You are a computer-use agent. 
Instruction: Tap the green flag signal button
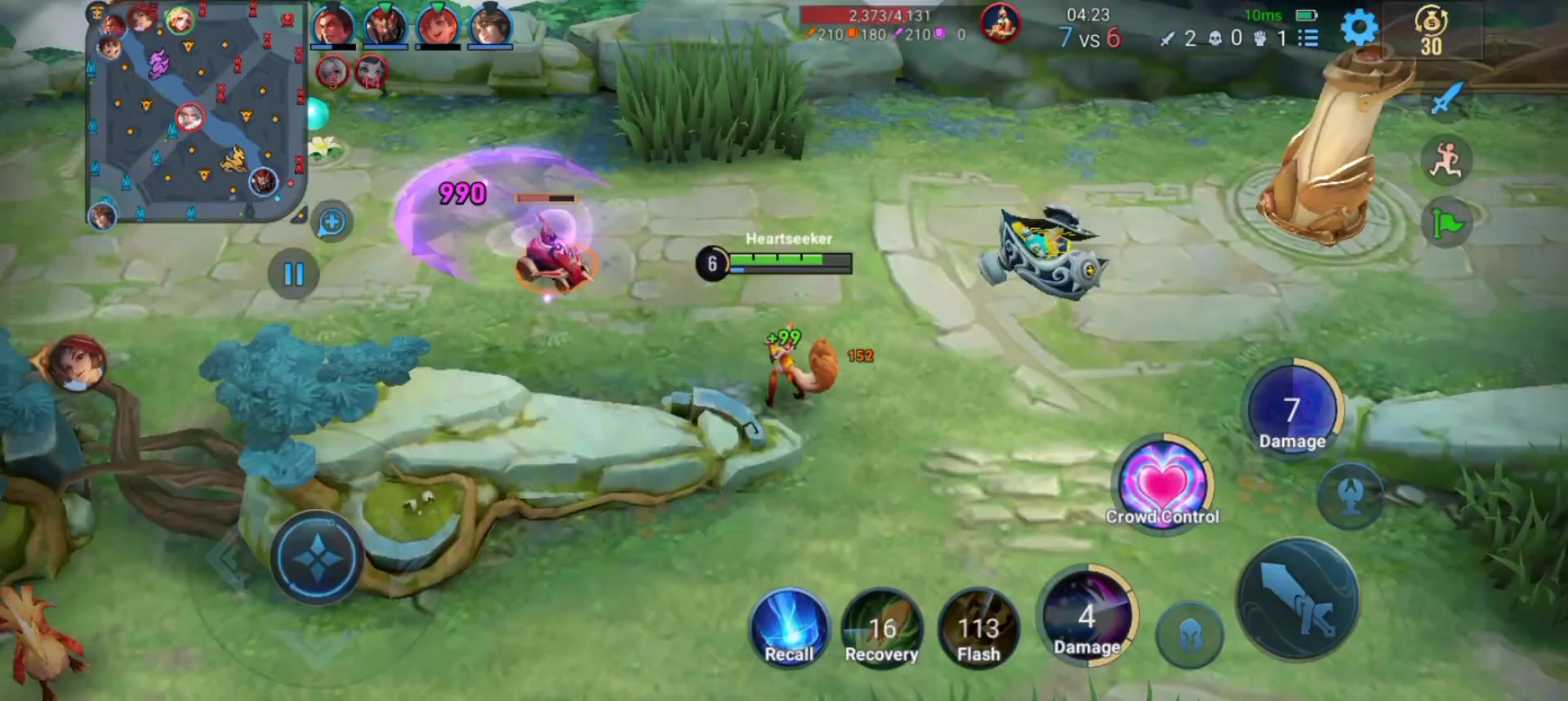click(x=1446, y=223)
